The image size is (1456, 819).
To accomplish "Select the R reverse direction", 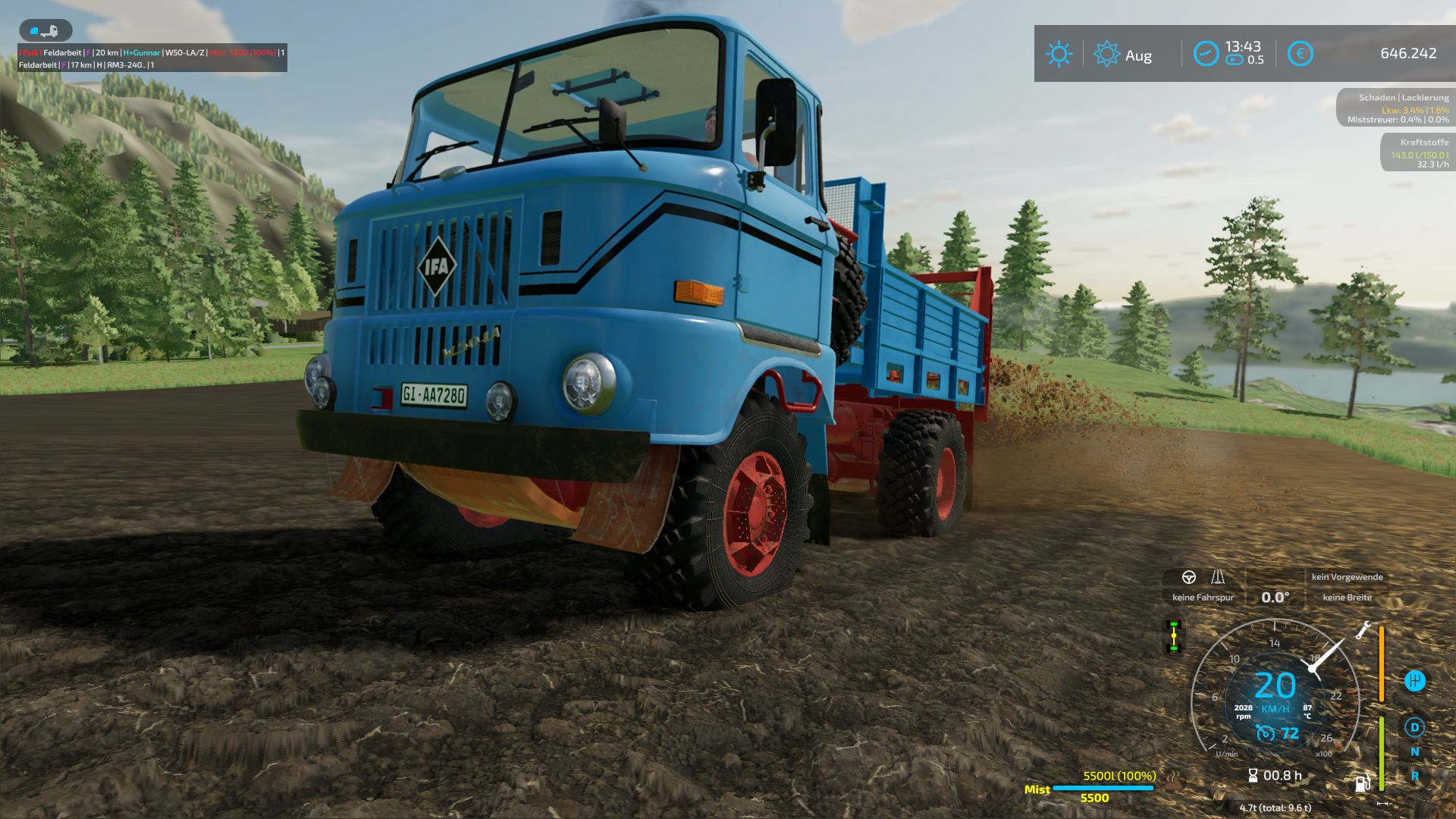I will pyautogui.click(x=1414, y=776).
